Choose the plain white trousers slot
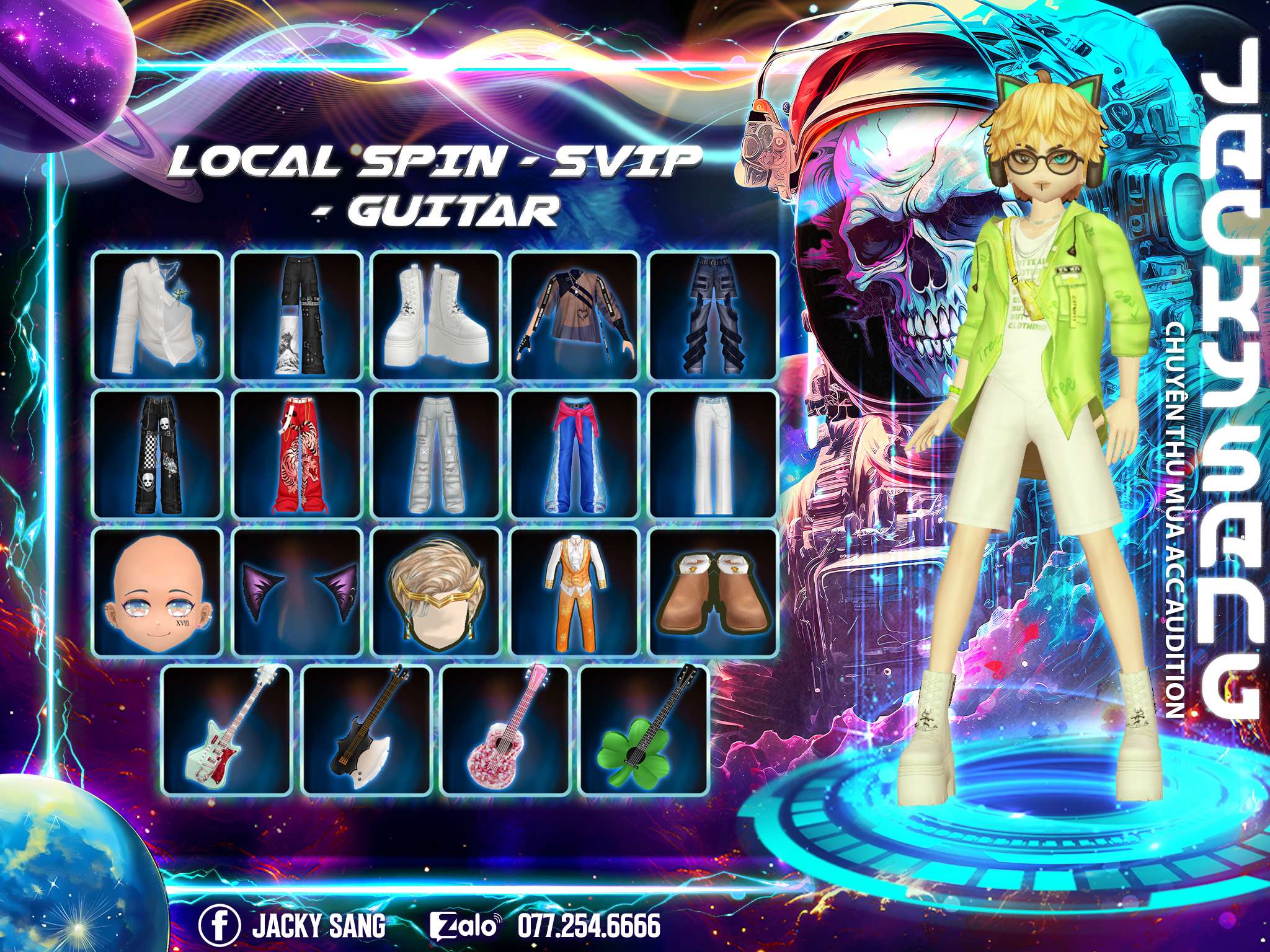 coord(713,454)
